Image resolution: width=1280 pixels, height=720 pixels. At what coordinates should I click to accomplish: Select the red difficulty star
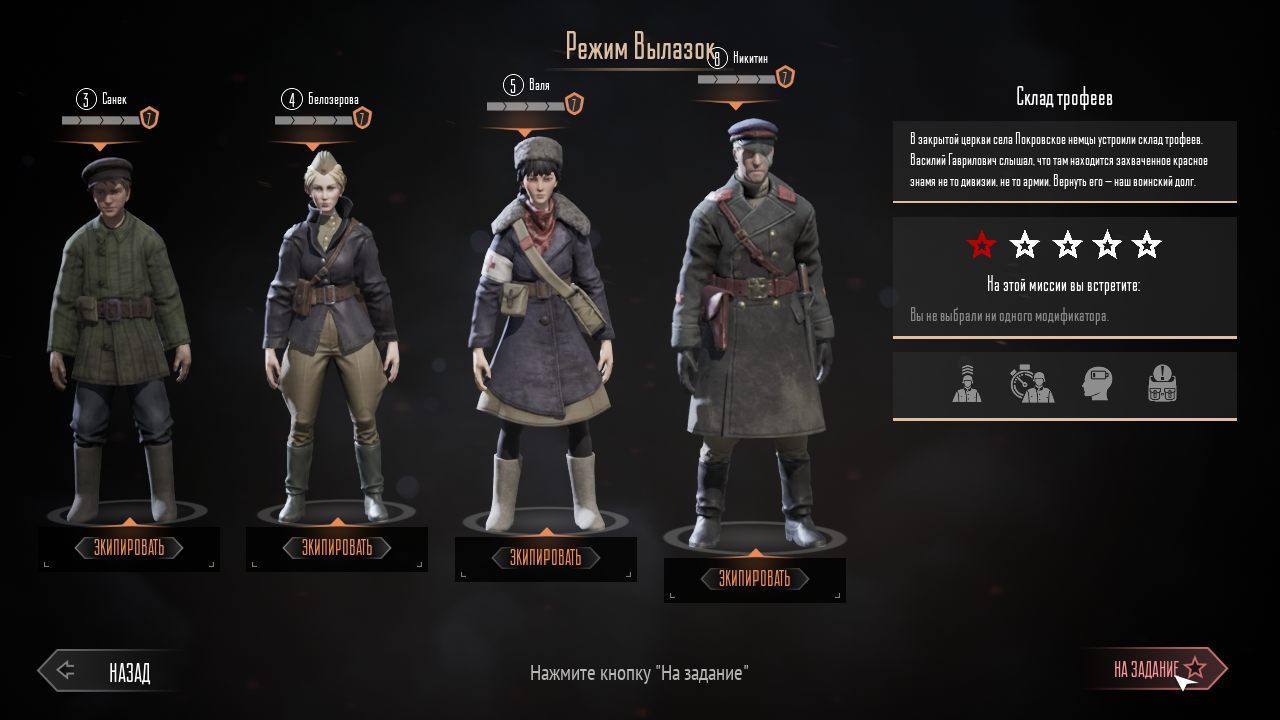pyautogui.click(x=982, y=244)
